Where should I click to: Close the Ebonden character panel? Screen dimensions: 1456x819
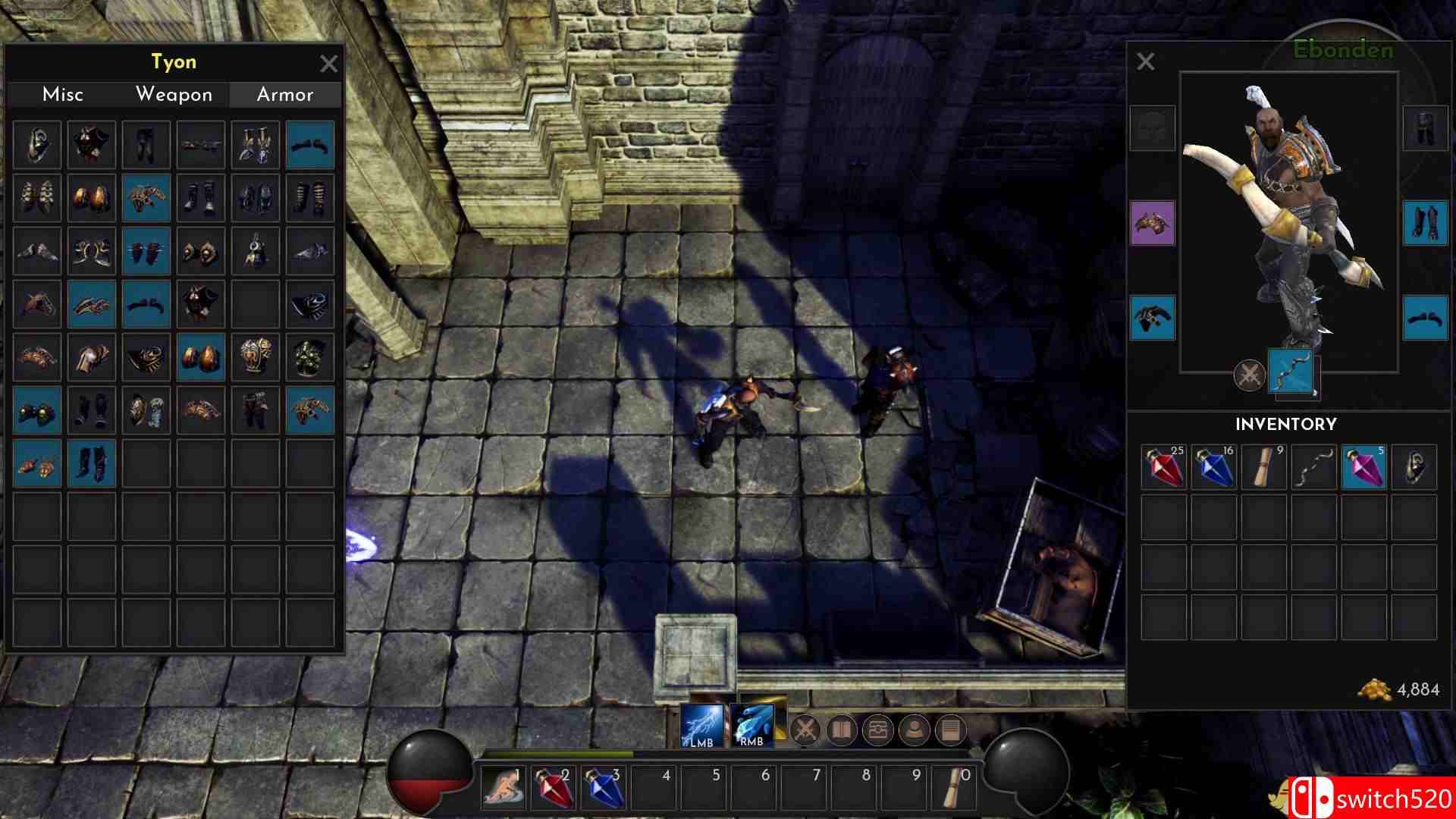pos(1145,61)
